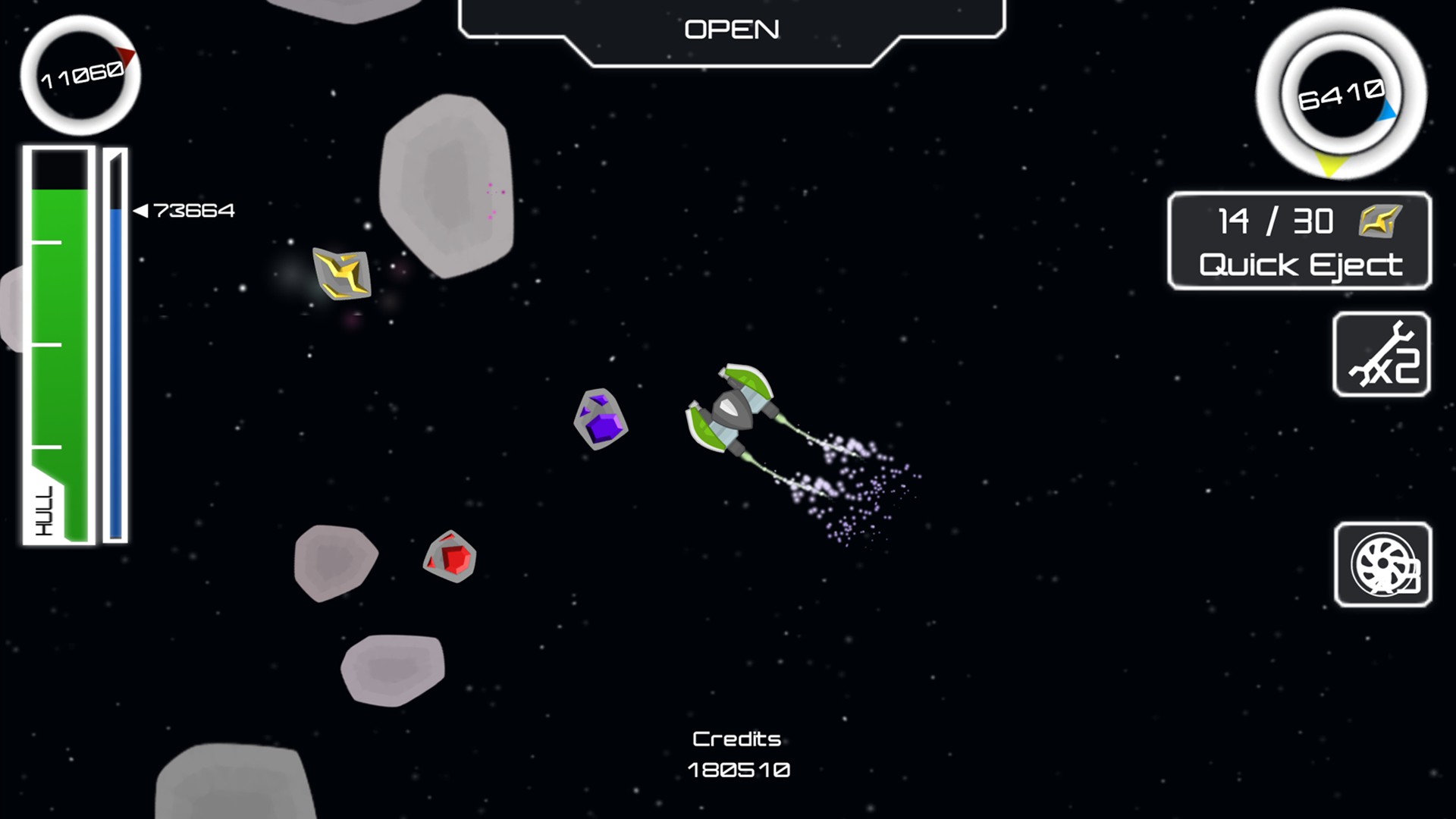Tap the Quick Eject cargo button

coord(1300,241)
